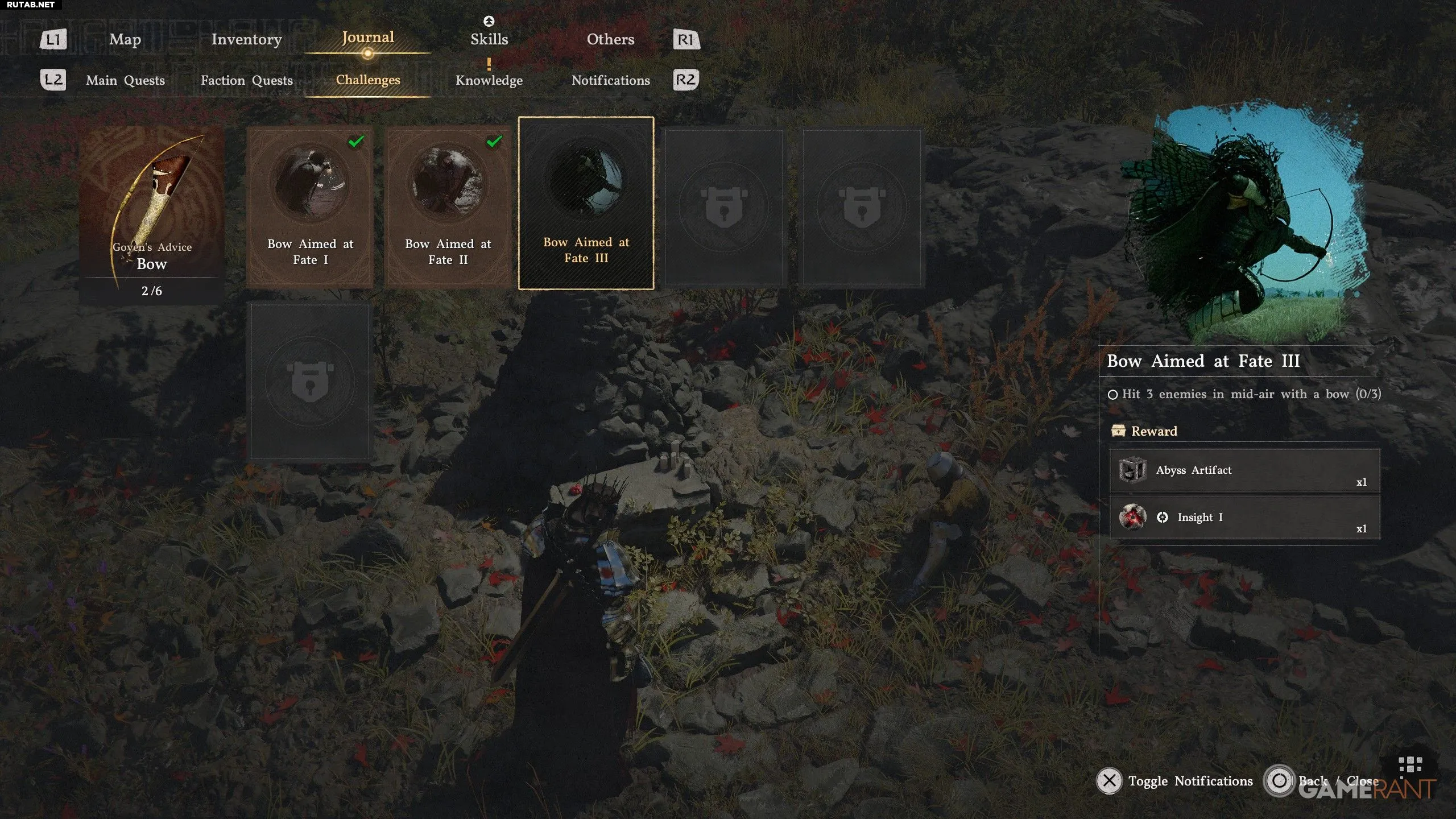Select the Challenges sub-tab
This screenshot has width=1456, height=819.
point(368,80)
